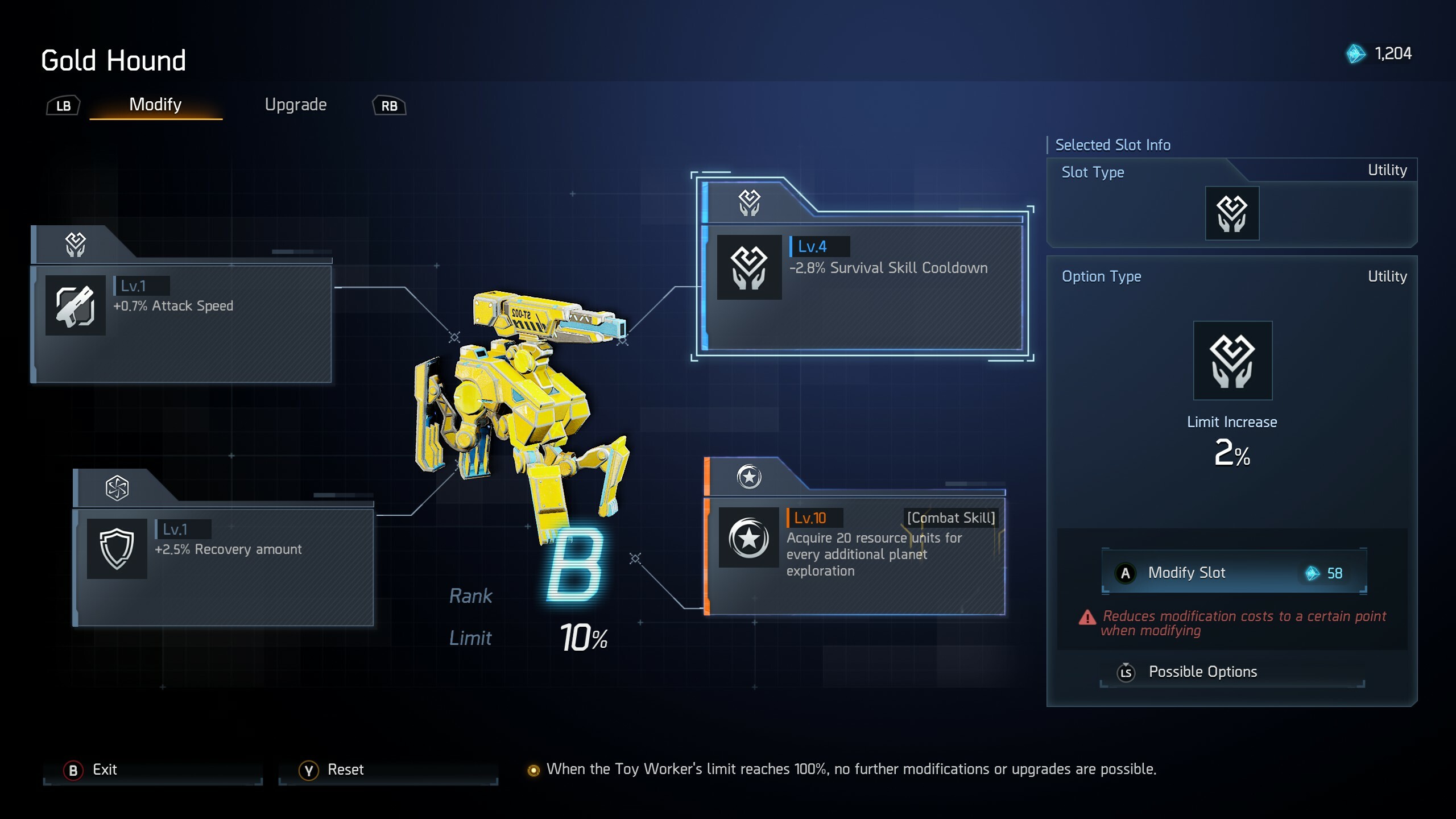Click Reset to restore slots
1456x819 pixels.
346,770
